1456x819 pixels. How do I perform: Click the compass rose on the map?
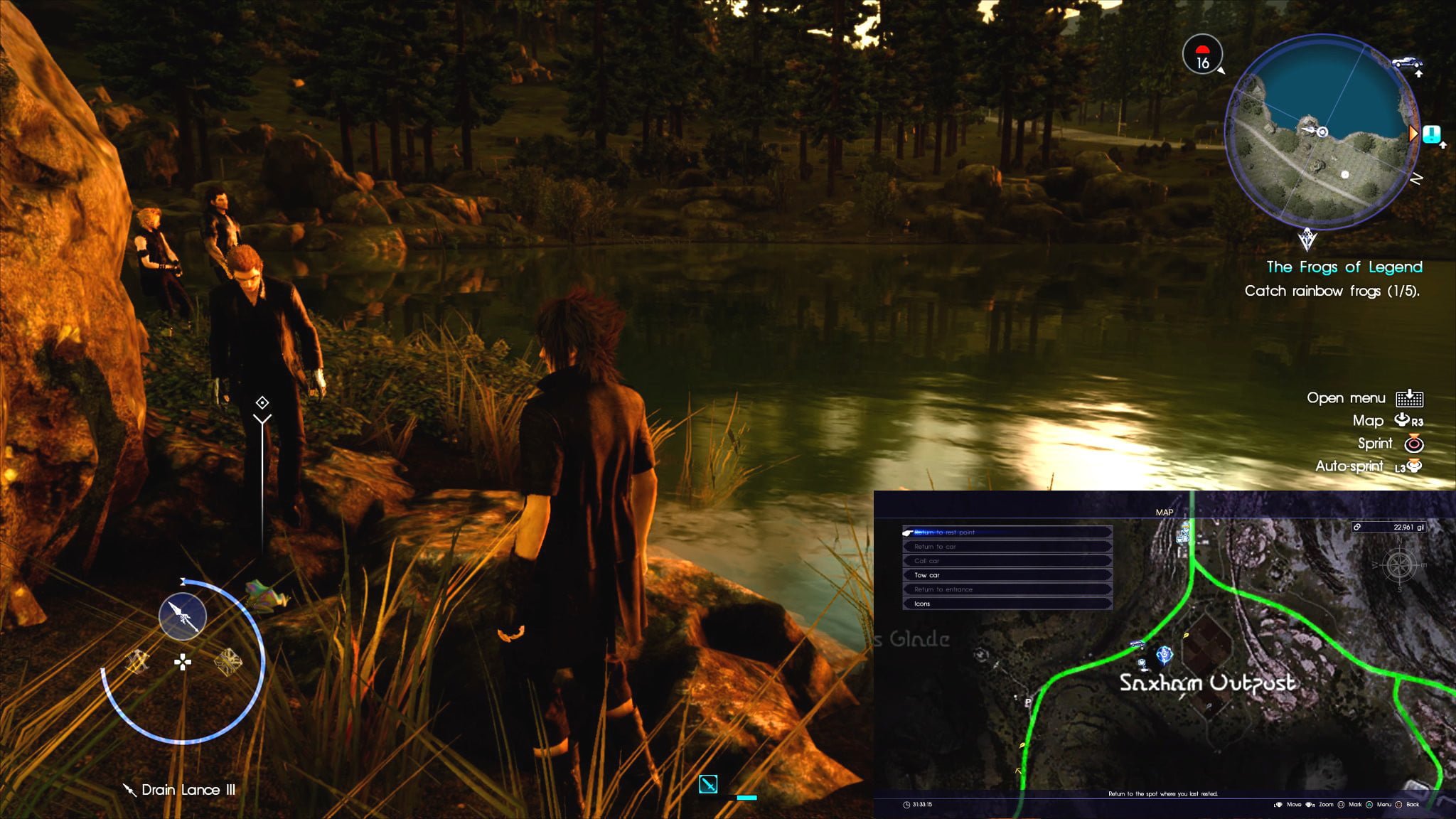pyautogui.click(x=1399, y=566)
